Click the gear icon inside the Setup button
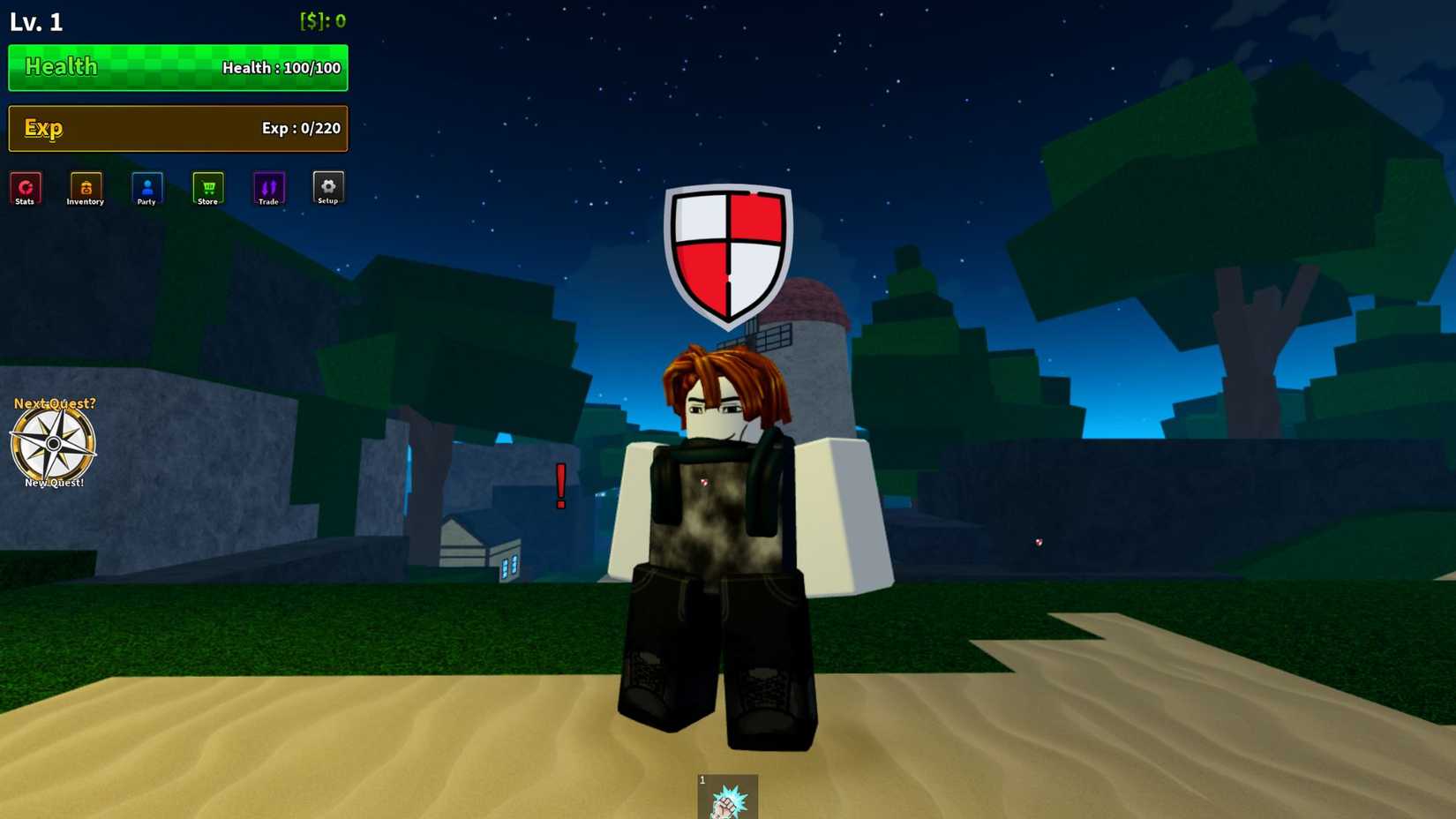 [327, 185]
